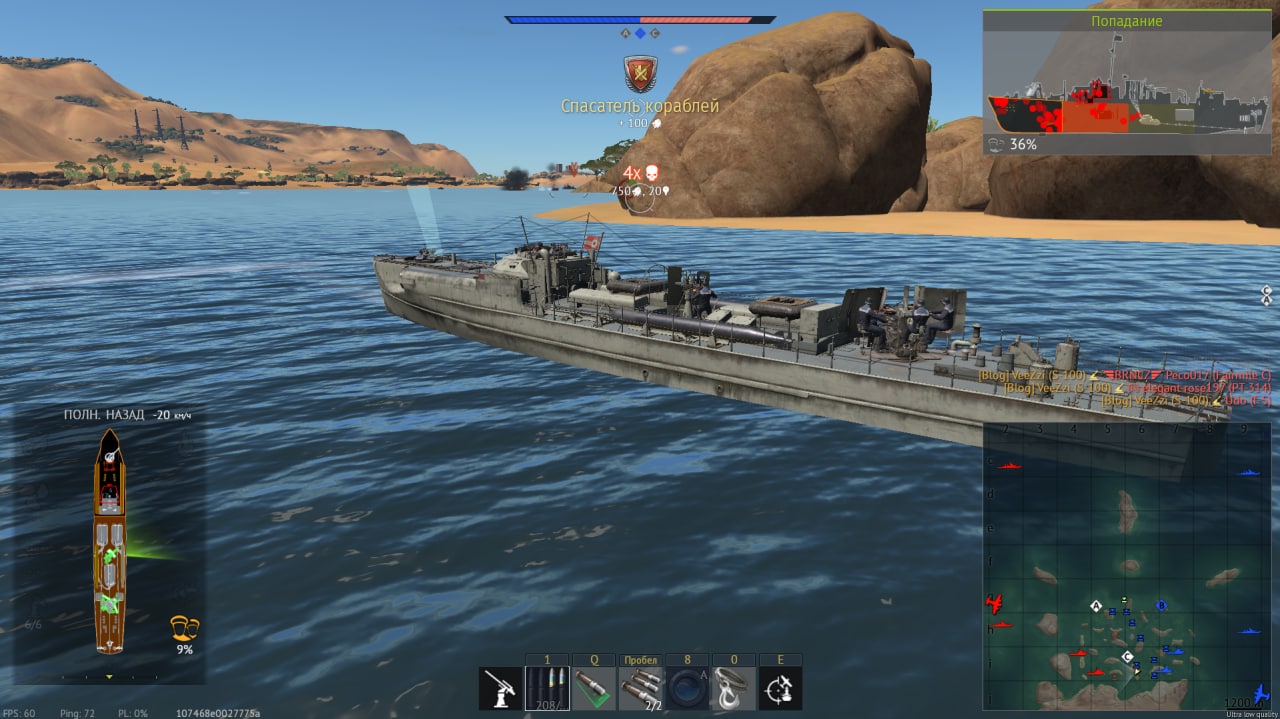Click the ship rescuer award badge

click(640, 73)
